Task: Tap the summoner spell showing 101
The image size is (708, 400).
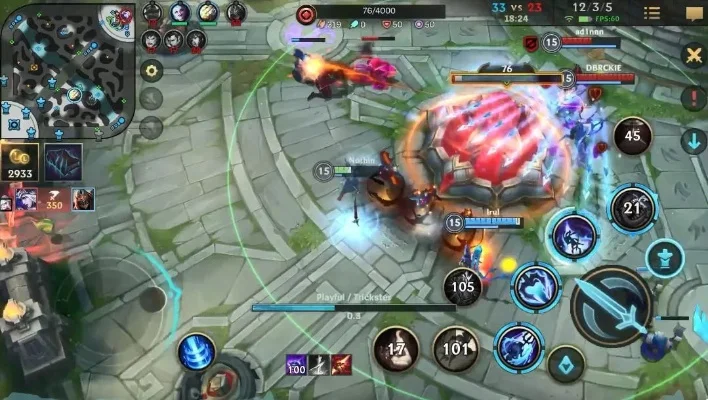Action: coord(455,349)
